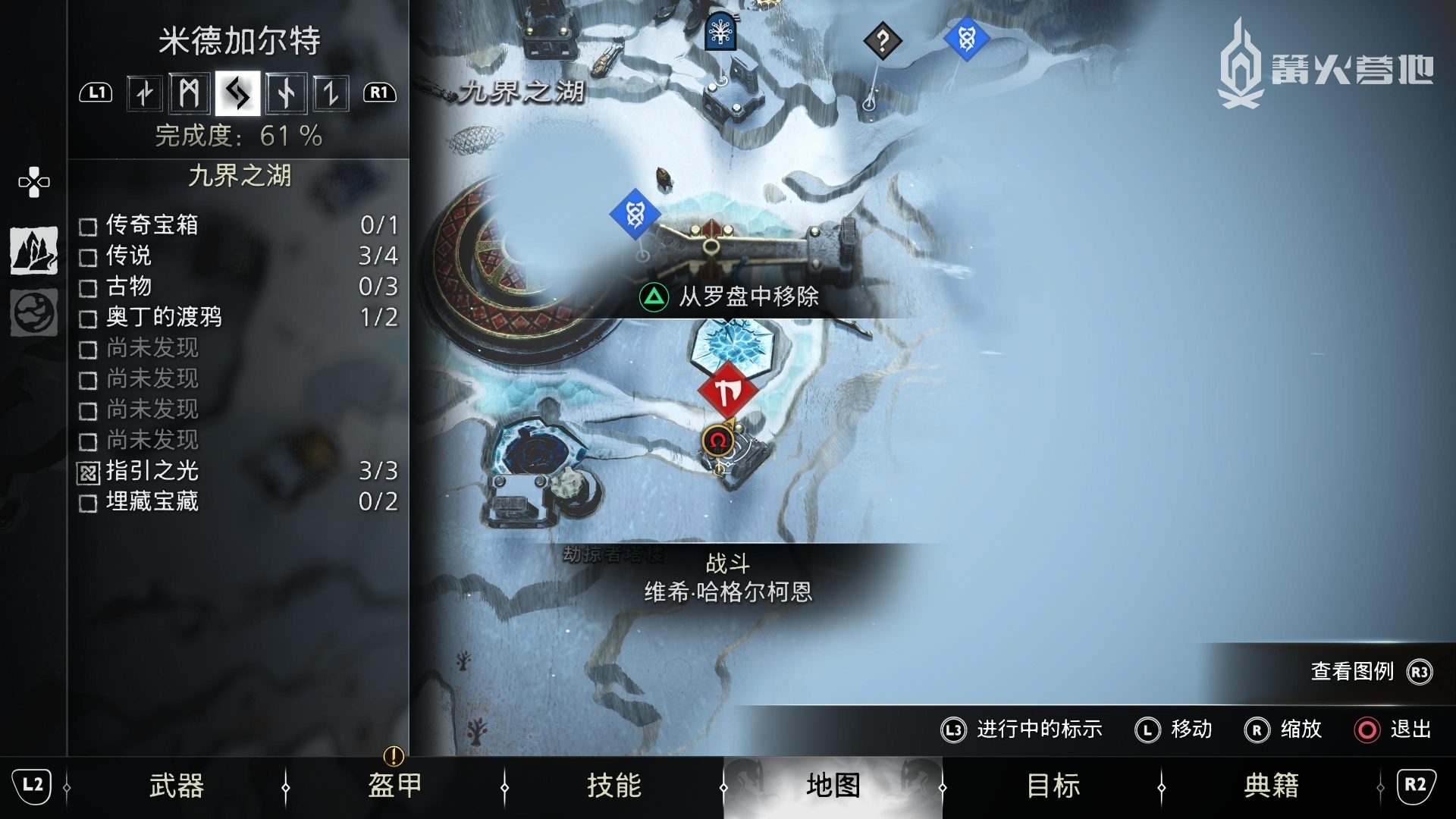Select the 古物 artifacts row
Image resolution: width=1456 pixels, height=819 pixels.
click(x=238, y=287)
